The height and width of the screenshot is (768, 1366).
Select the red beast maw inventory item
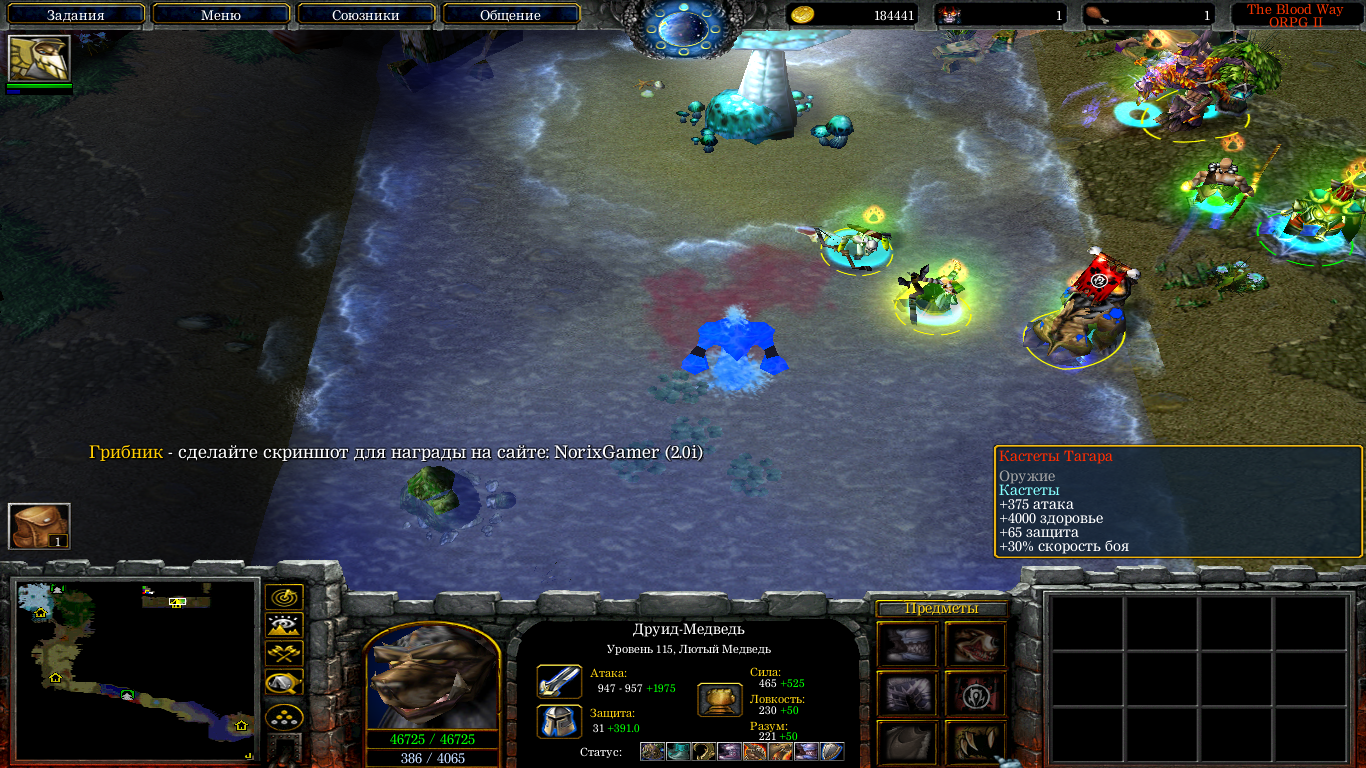click(x=975, y=643)
